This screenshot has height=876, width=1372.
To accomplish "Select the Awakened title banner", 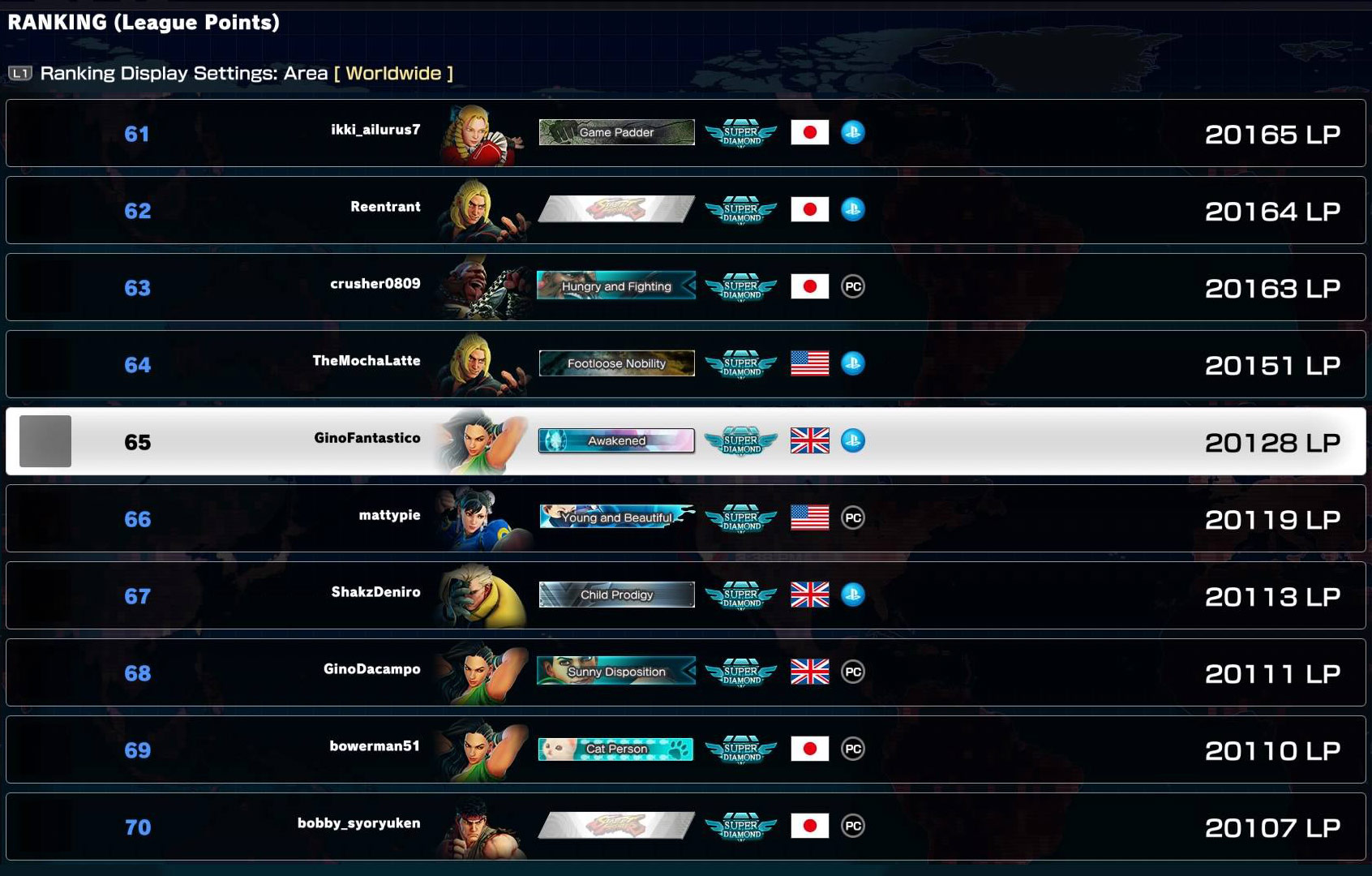I will point(615,441).
